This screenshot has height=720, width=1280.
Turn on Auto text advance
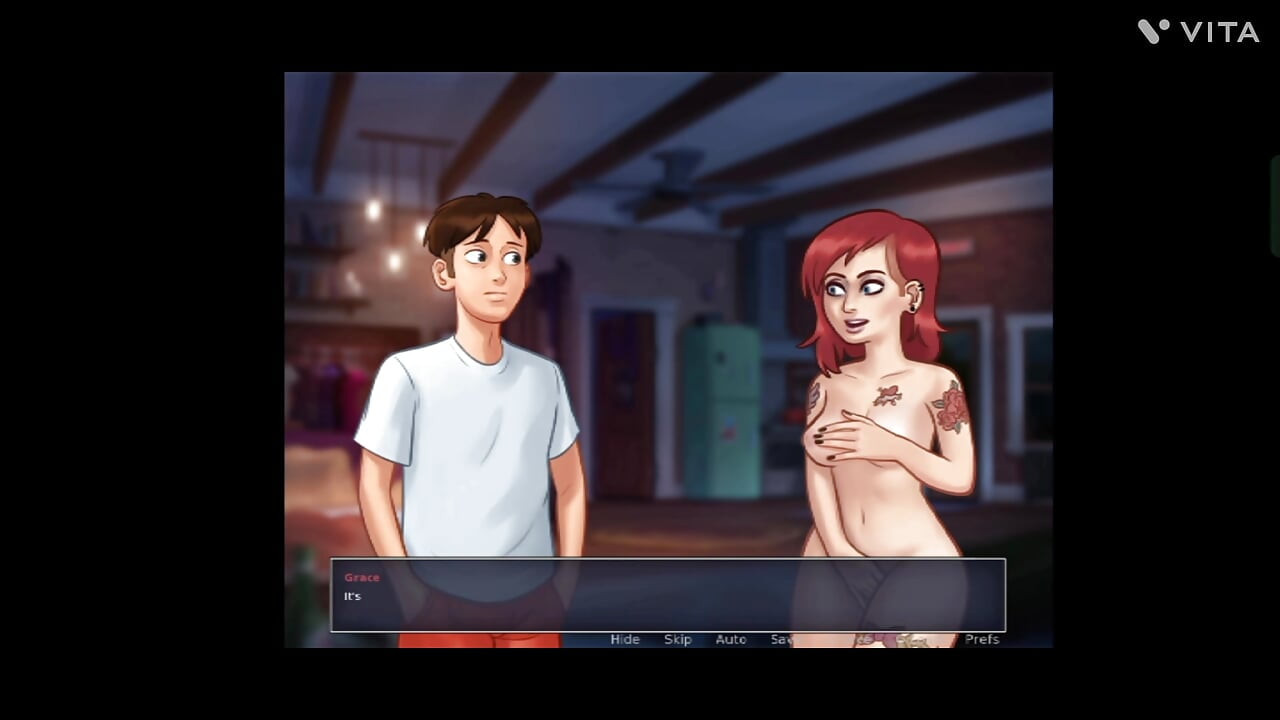coord(731,639)
